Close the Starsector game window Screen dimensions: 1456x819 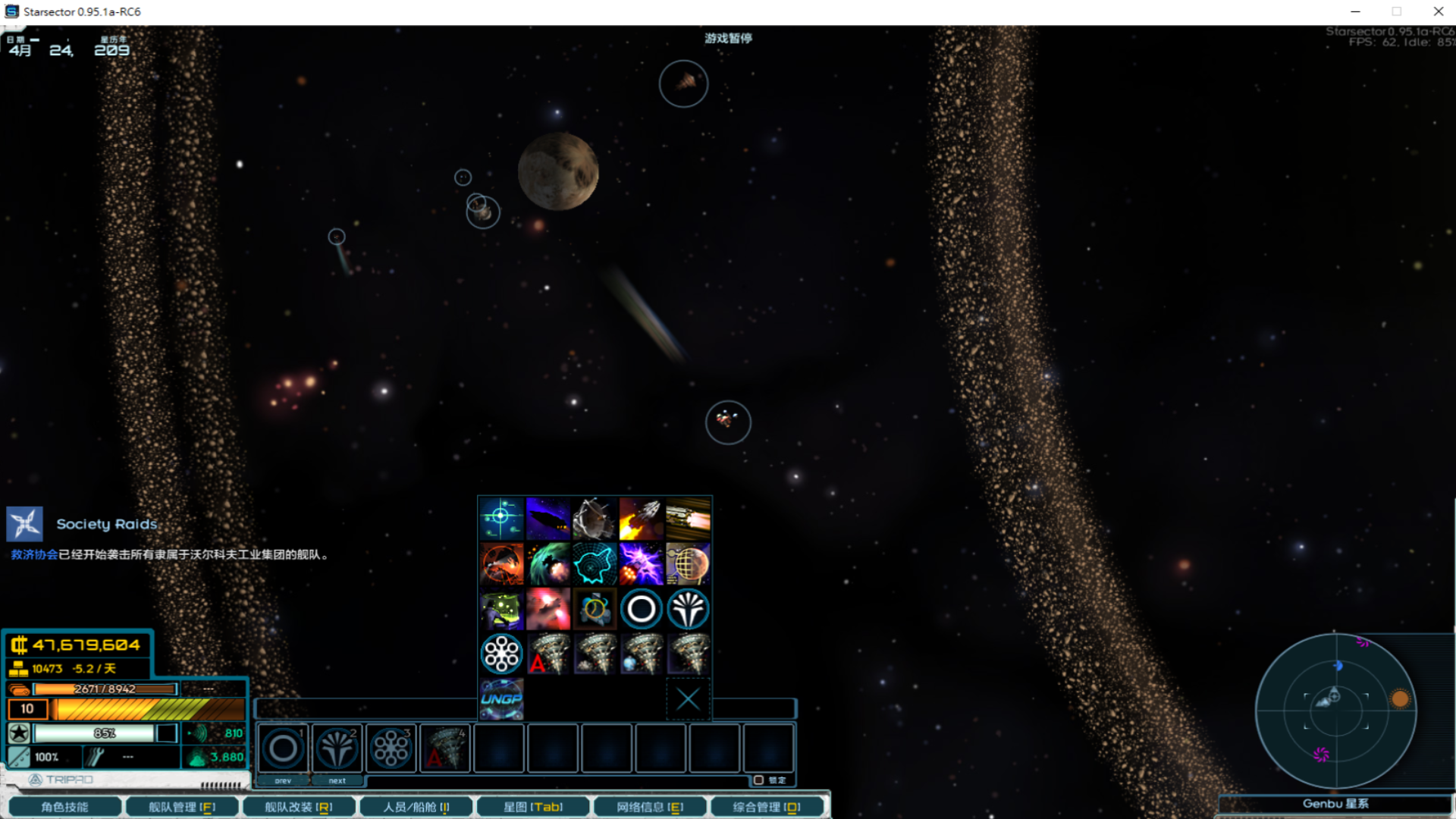pyautogui.click(x=1438, y=11)
